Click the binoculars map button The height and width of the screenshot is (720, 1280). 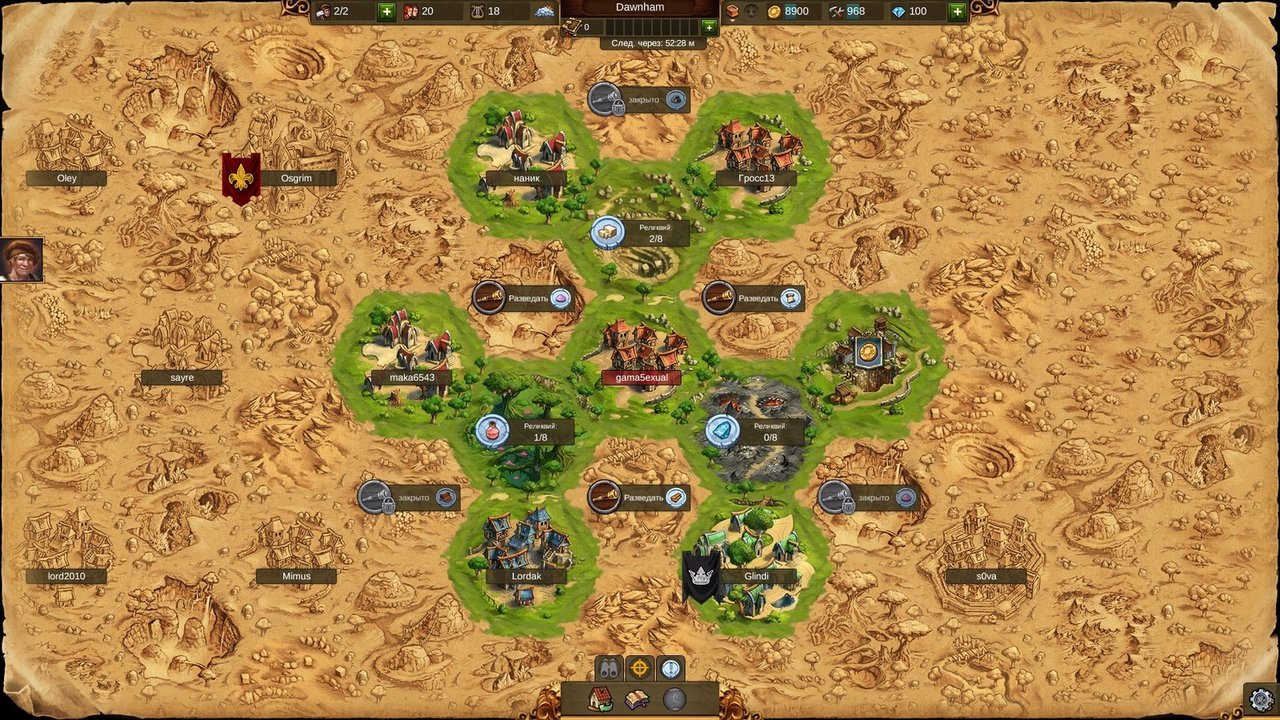point(609,668)
